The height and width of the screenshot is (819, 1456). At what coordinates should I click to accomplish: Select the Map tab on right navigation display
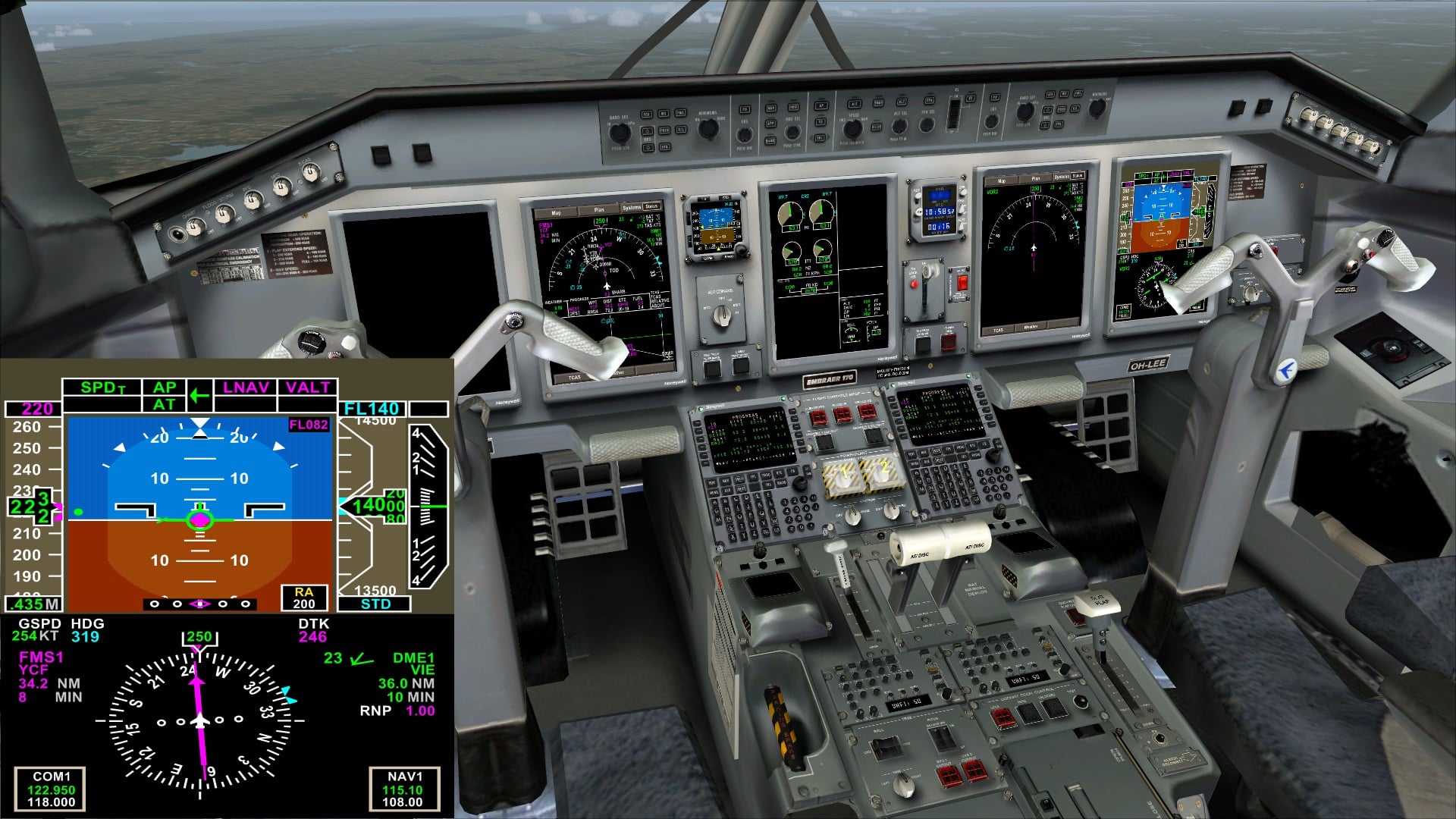point(1002,180)
